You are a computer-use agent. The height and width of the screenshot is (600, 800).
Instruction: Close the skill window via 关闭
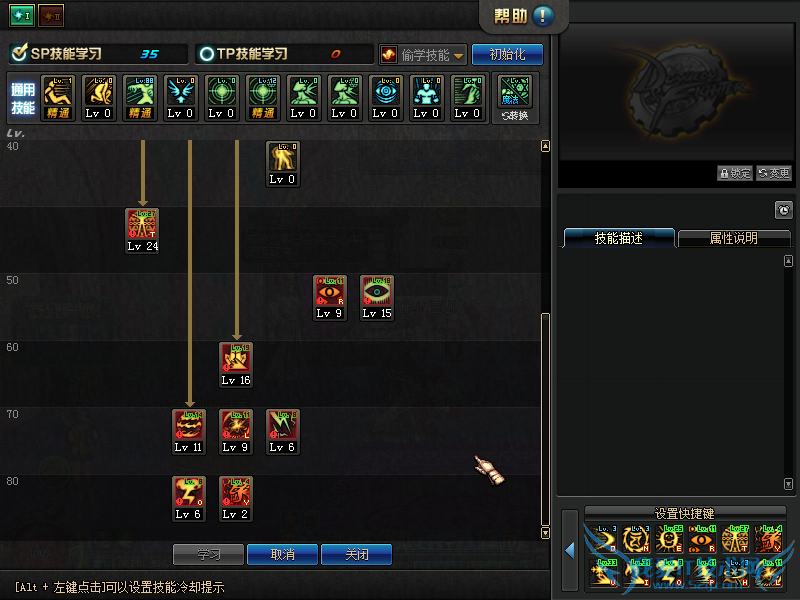[356, 554]
